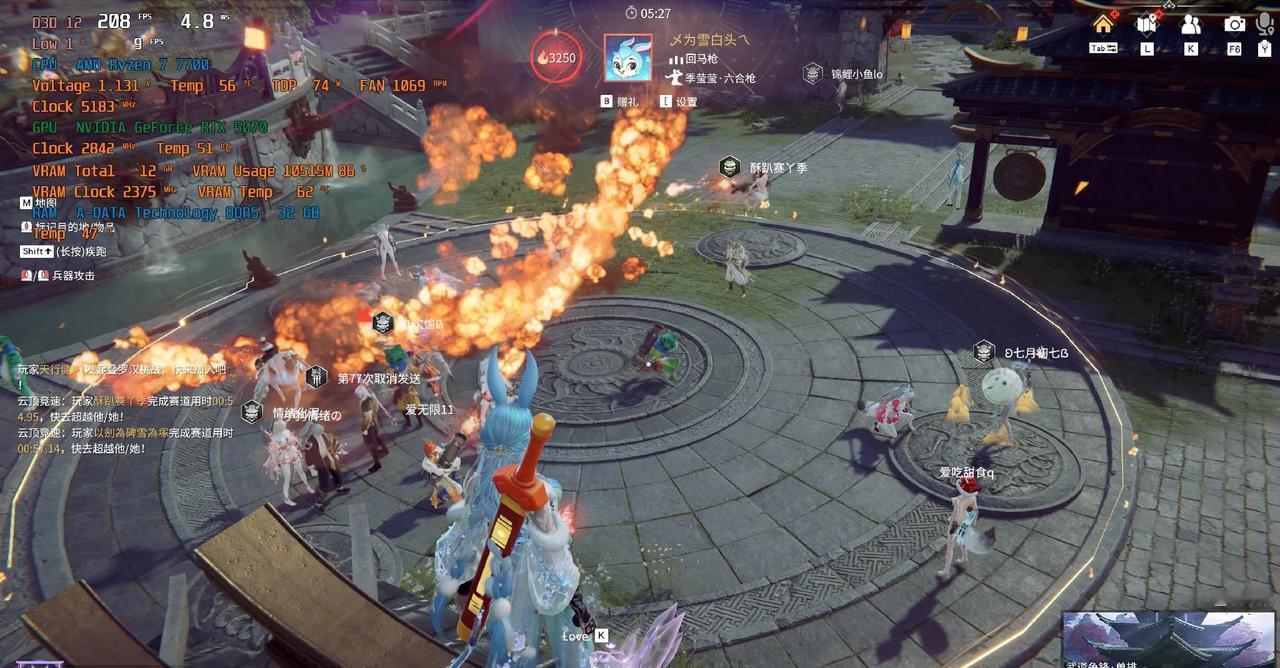Click the blue rabbit player avatar
The width and height of the screenshot is (1280, 668).
click(x=628, y=57)
